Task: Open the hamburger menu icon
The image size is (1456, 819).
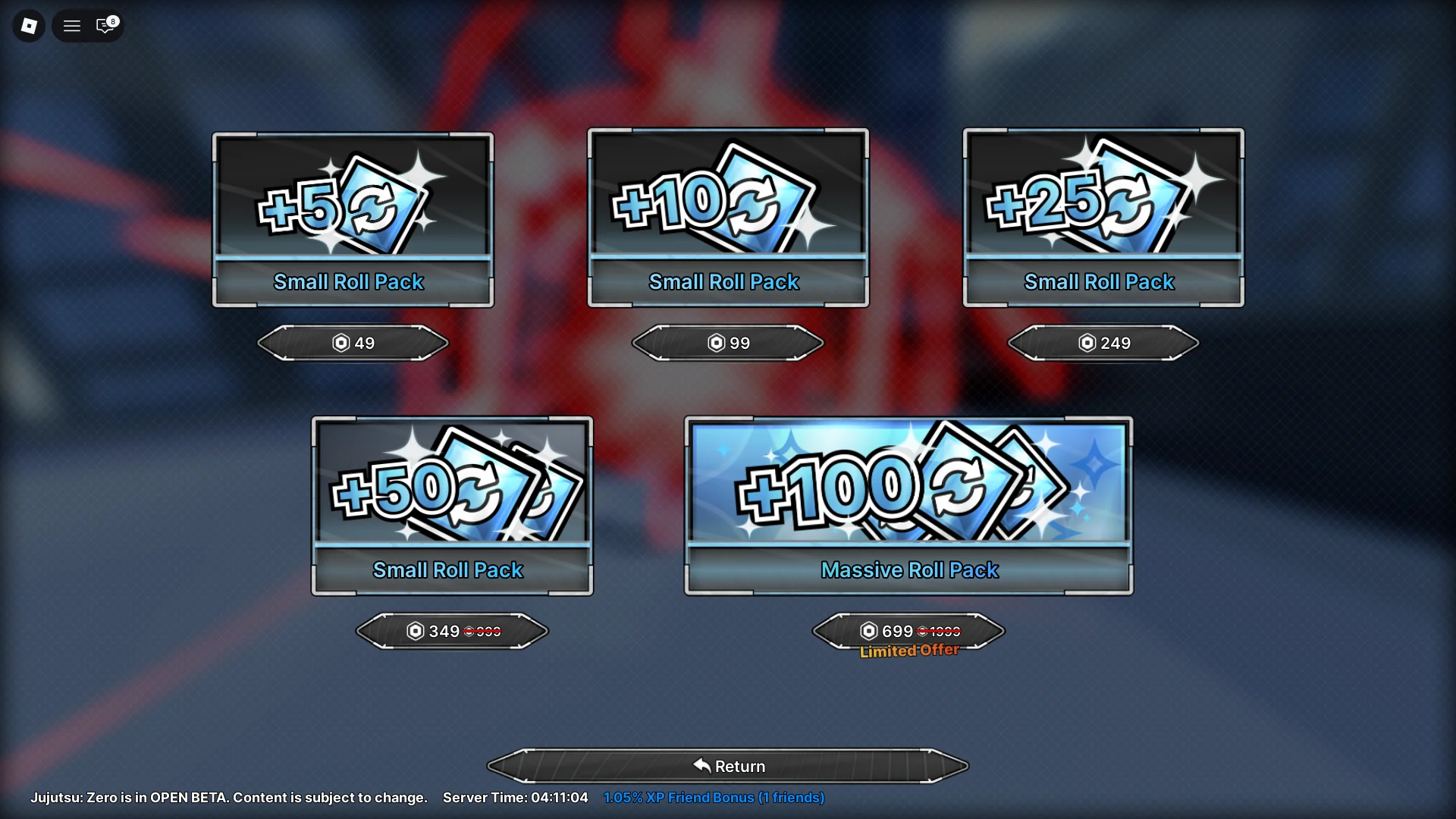Action: tap(71, 26)
